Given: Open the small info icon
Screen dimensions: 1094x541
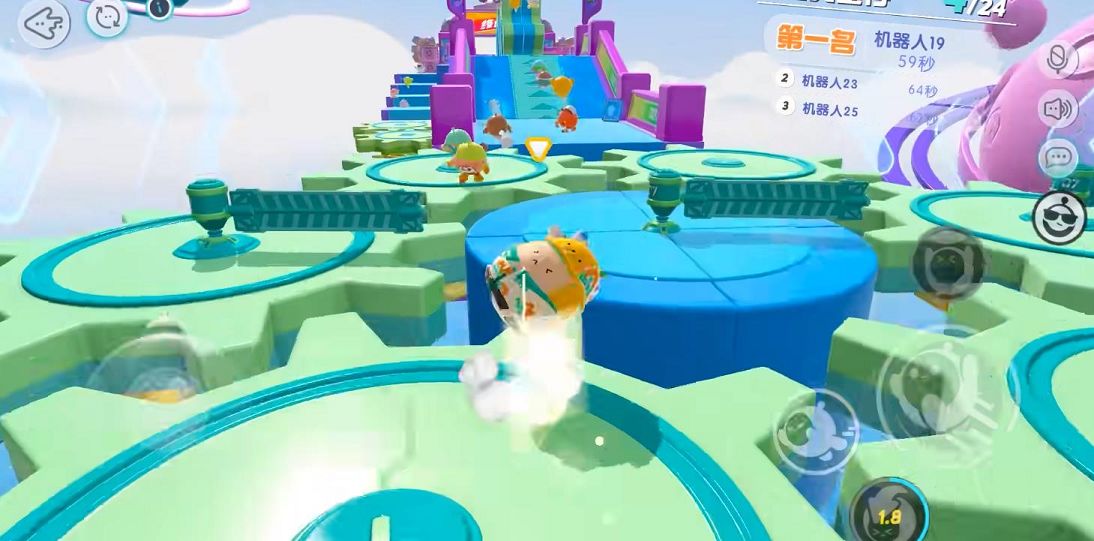Looking at the screenshot, I should (x=159, y=8).
